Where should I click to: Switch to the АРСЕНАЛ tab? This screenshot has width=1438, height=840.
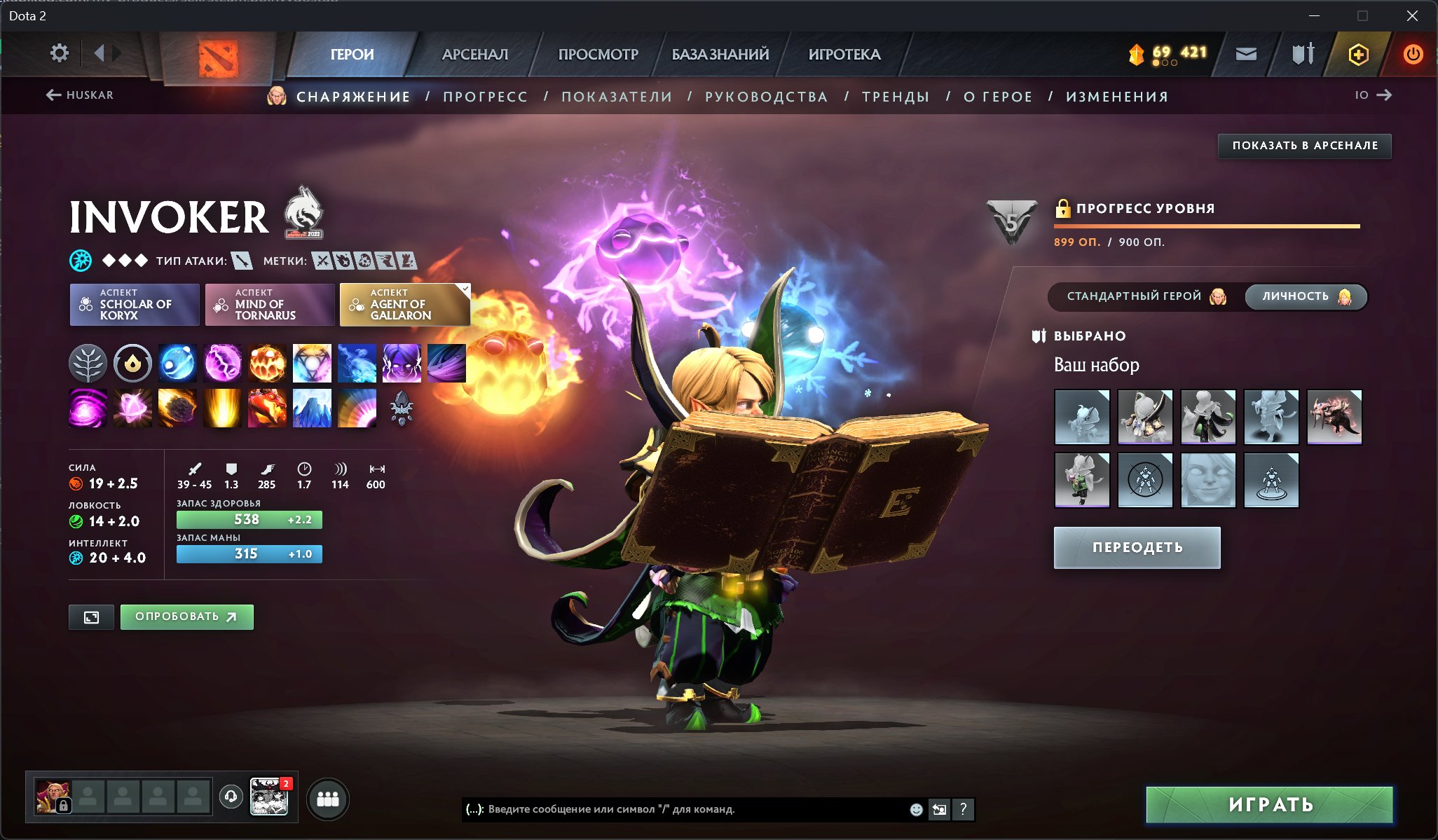tap(474, 54)
